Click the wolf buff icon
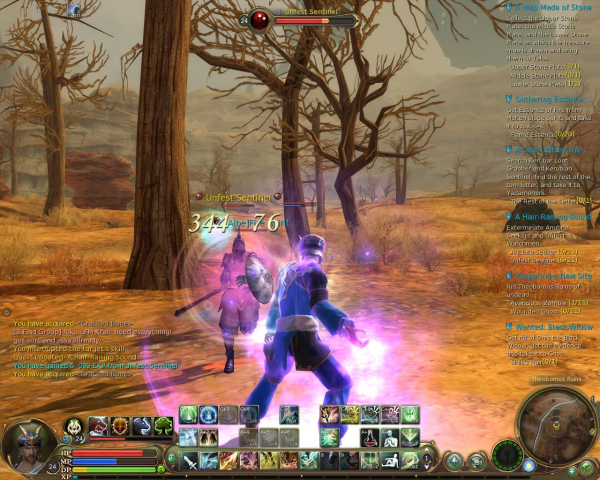Viewport: 600px width, 480px height. [141, 426]
